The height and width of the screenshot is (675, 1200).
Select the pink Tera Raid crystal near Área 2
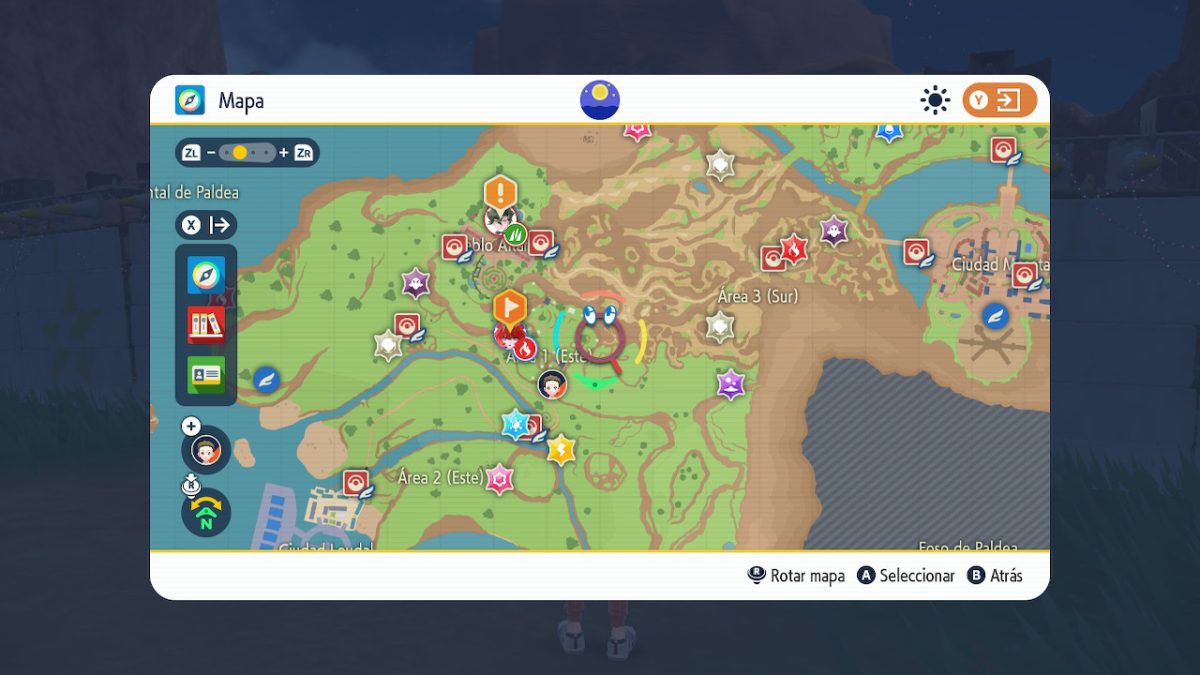click(x=499, y=479)
